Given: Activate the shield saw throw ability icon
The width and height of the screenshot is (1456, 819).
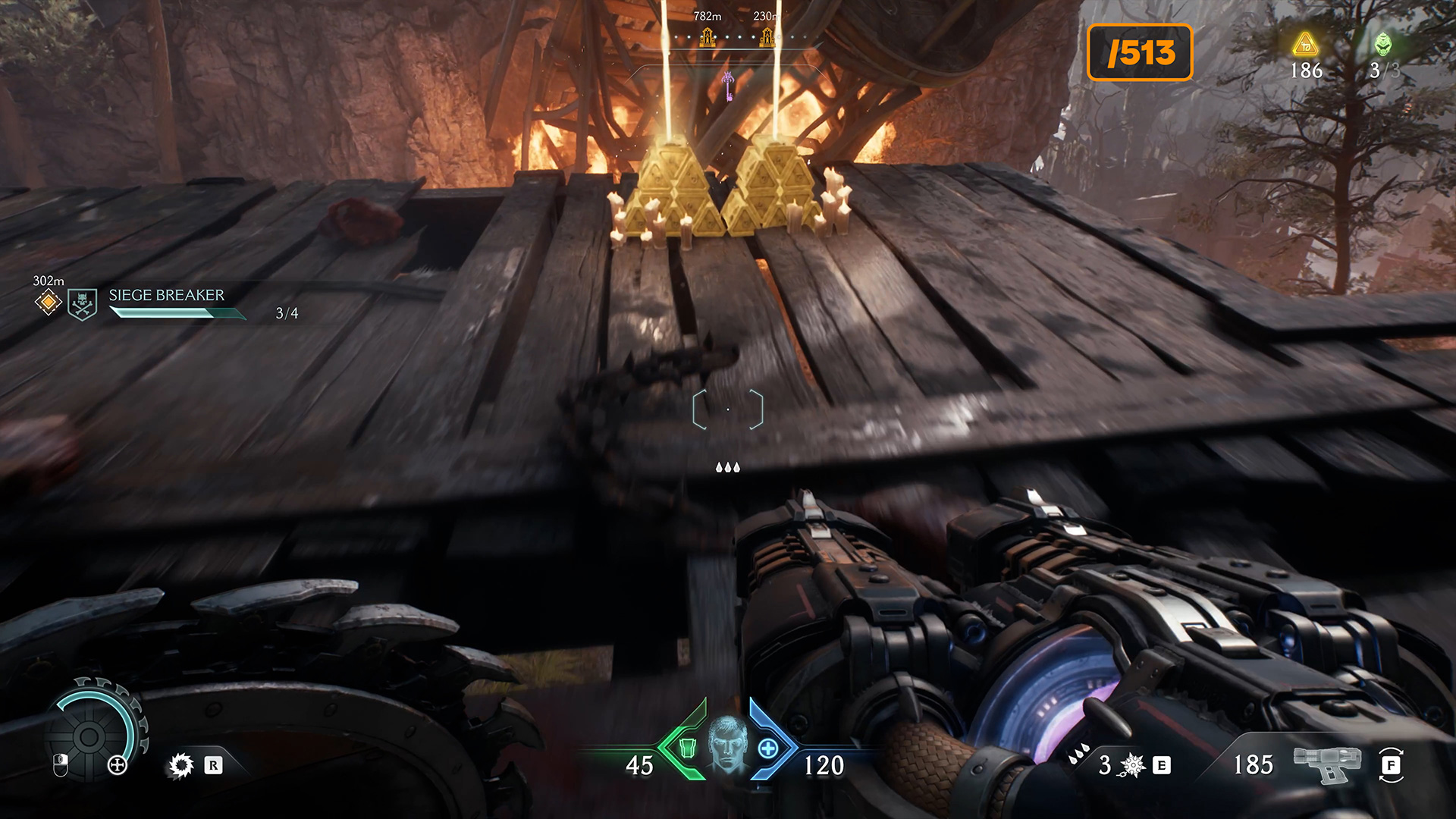Looking at the screenshot, I should click(x=181, y=765).
